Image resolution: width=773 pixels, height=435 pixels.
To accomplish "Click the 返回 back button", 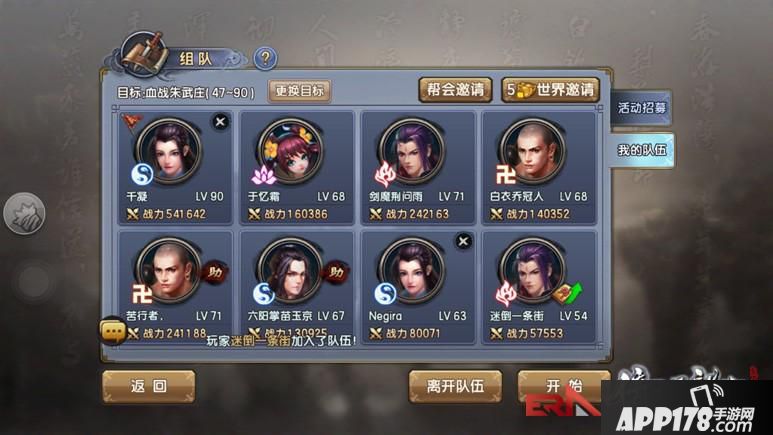I will [x=148, y=386].
